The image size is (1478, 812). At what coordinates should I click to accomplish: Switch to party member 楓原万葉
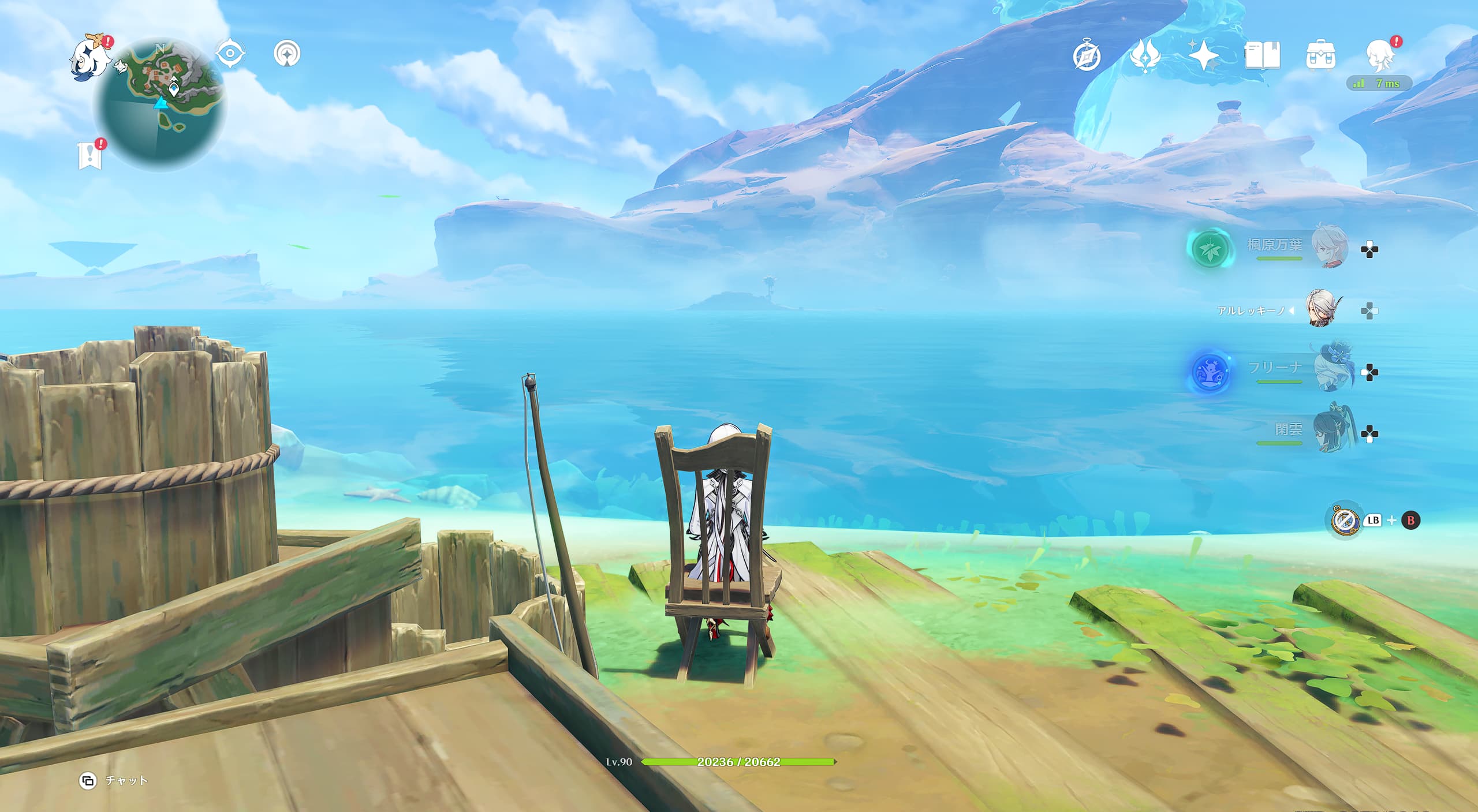[x=1329, y=247]
